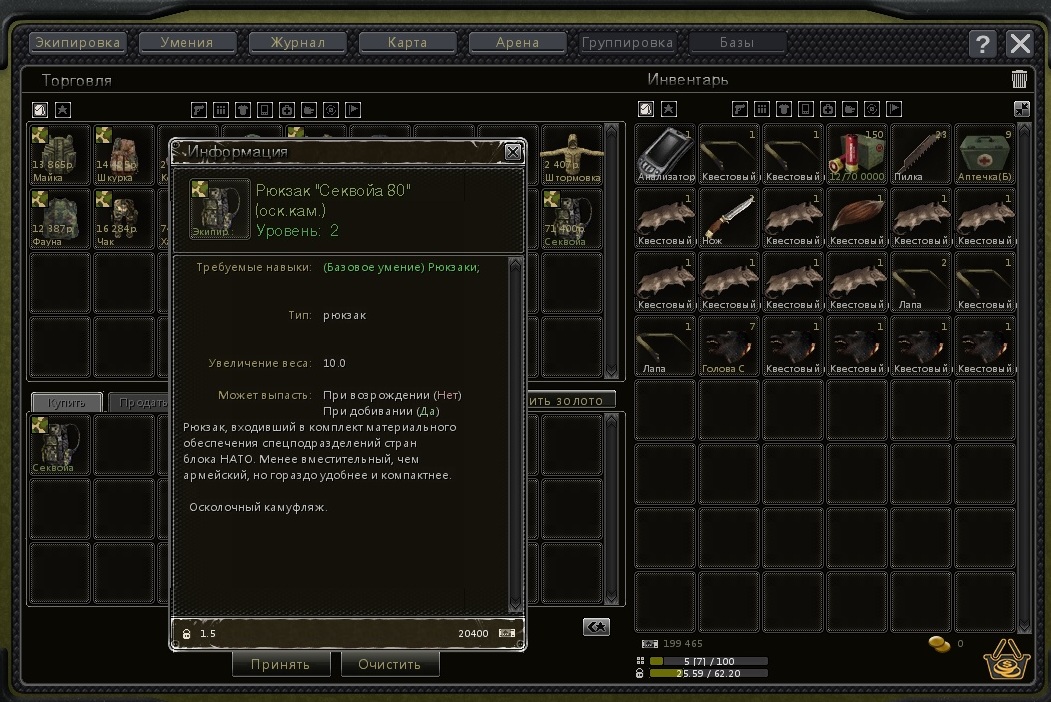
Task: Pick the Нож knife slot
Action: pyautogui.click(x=729, y=219)
